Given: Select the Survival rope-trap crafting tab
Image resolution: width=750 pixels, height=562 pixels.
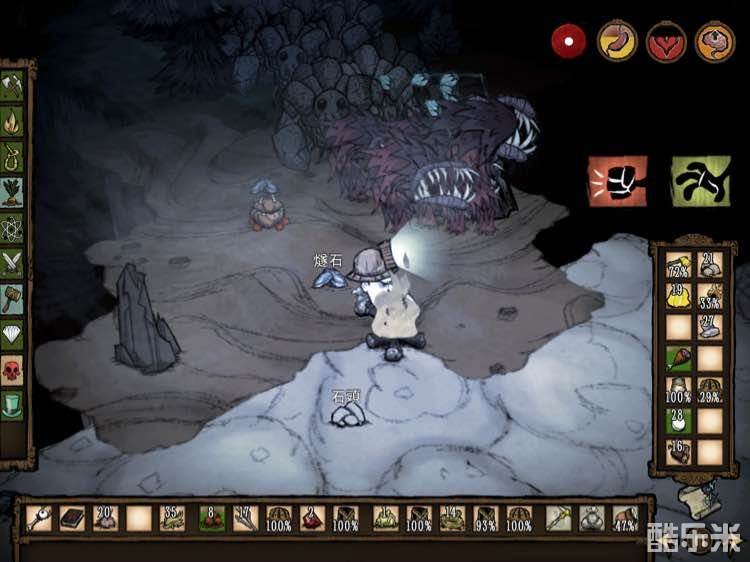Looking at the screenshot, I should click(x=13, y=157).
